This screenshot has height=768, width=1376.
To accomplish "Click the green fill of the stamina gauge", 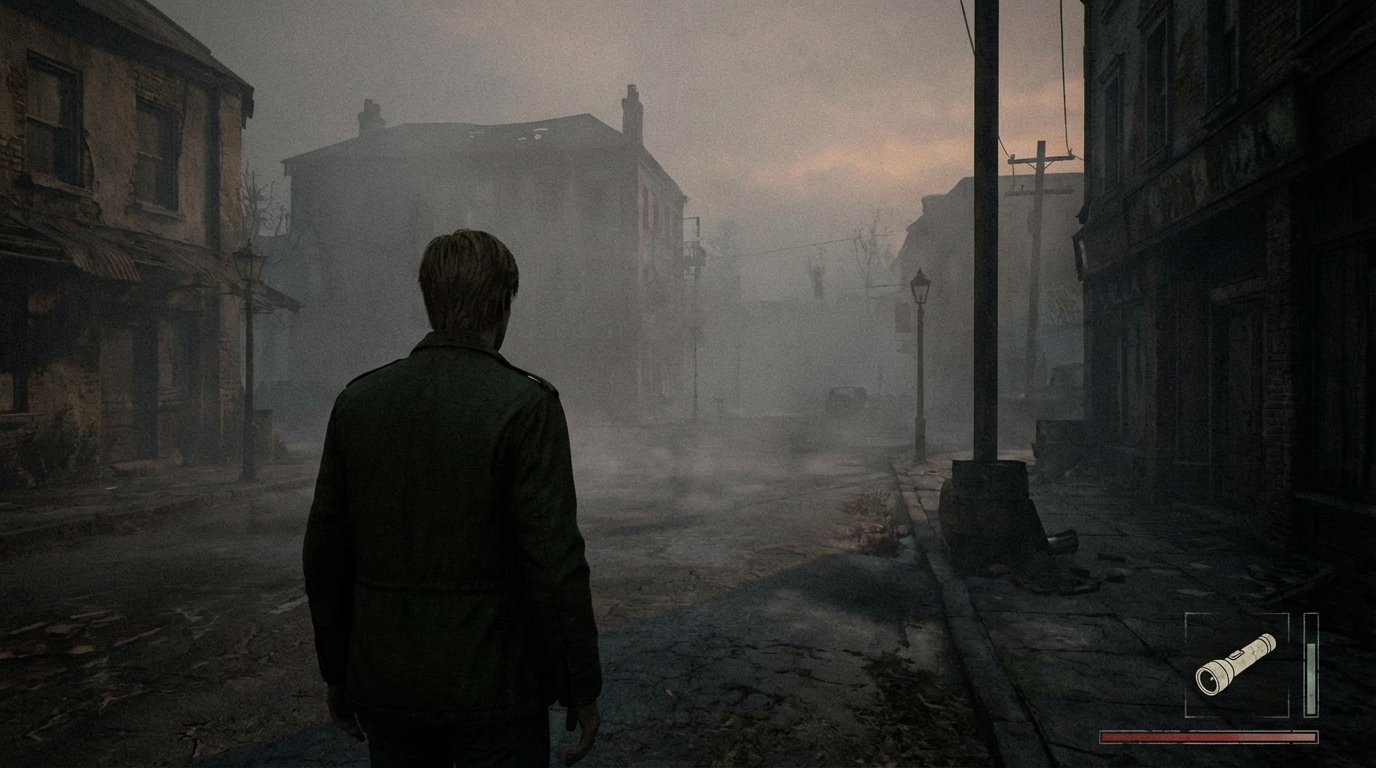I will 1312,680.
